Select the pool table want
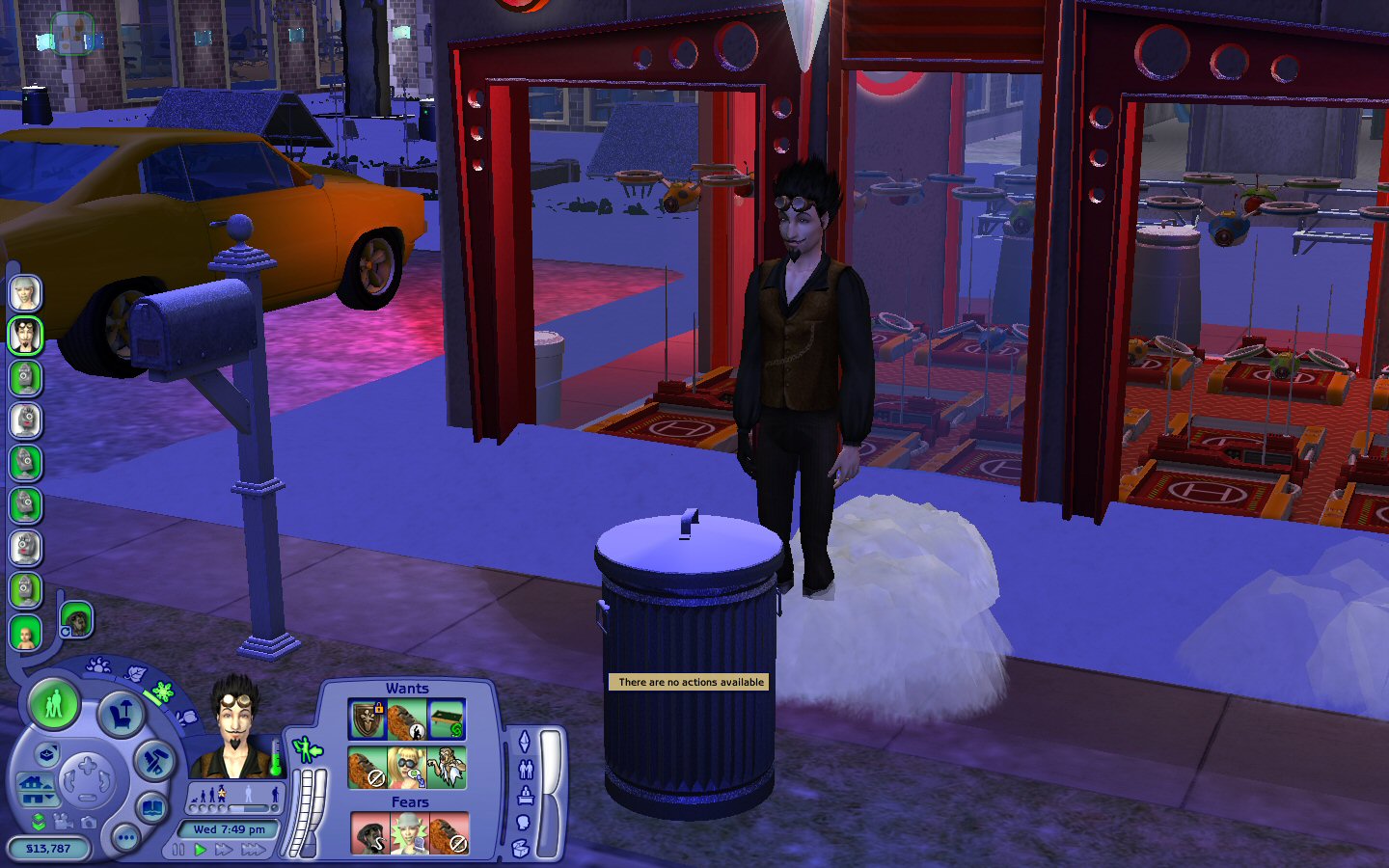This screenshot has width=1389, height=868. point(447,719)
